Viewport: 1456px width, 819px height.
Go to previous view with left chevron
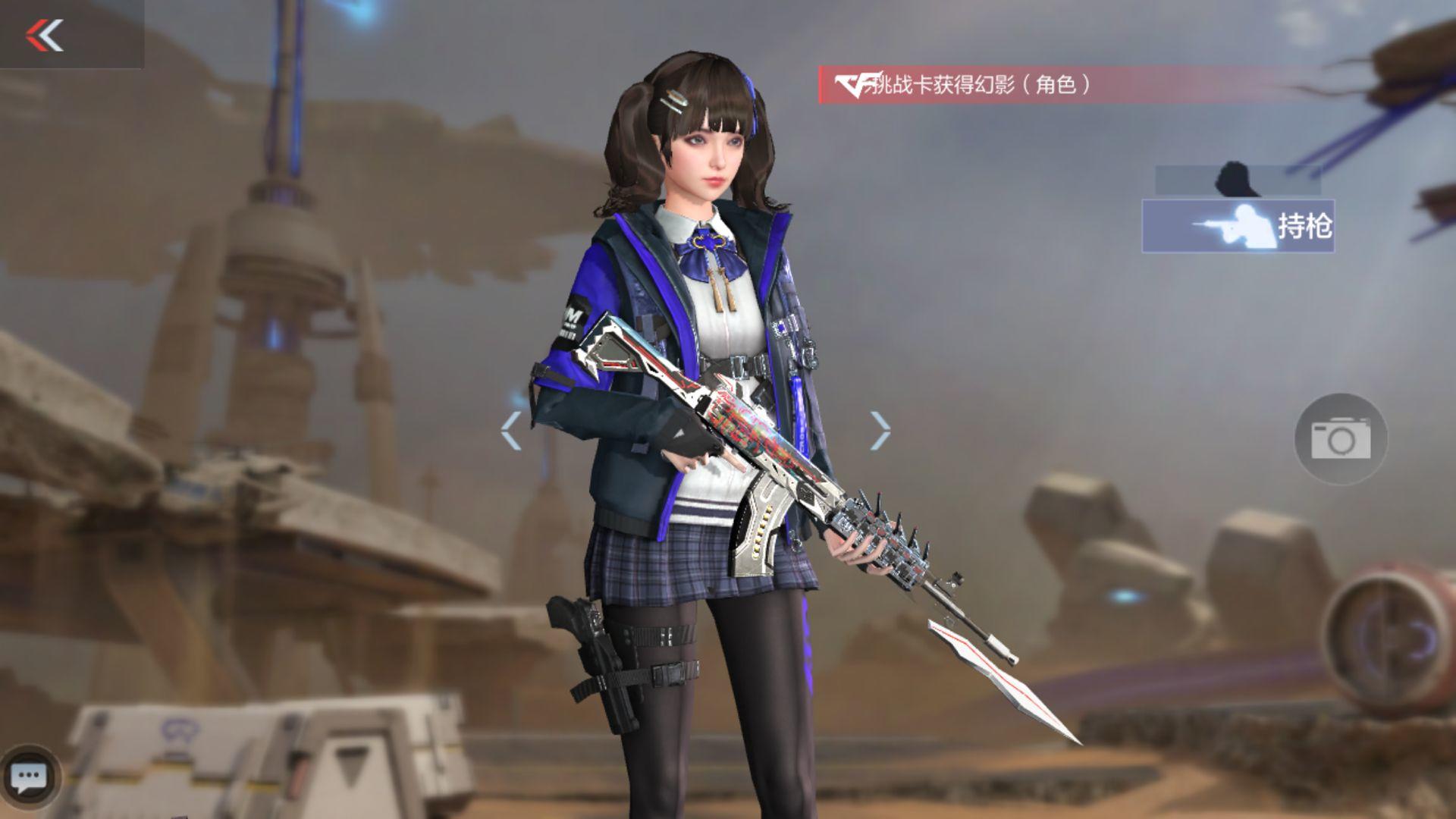(510, 431)
